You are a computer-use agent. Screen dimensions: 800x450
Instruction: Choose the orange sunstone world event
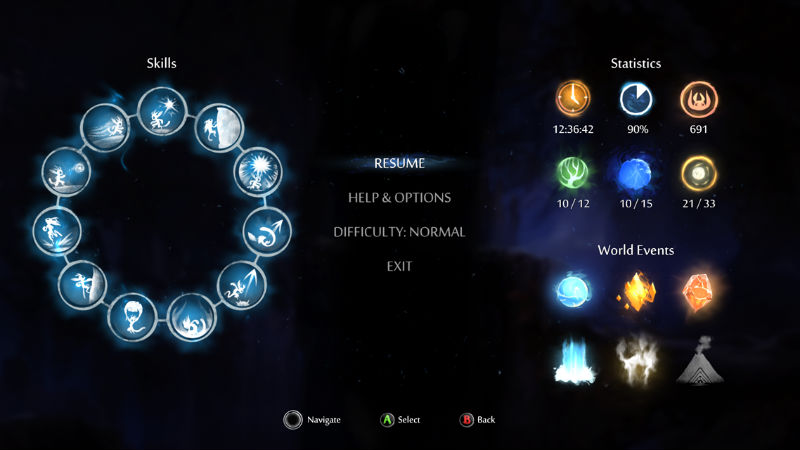click(698, 291)
